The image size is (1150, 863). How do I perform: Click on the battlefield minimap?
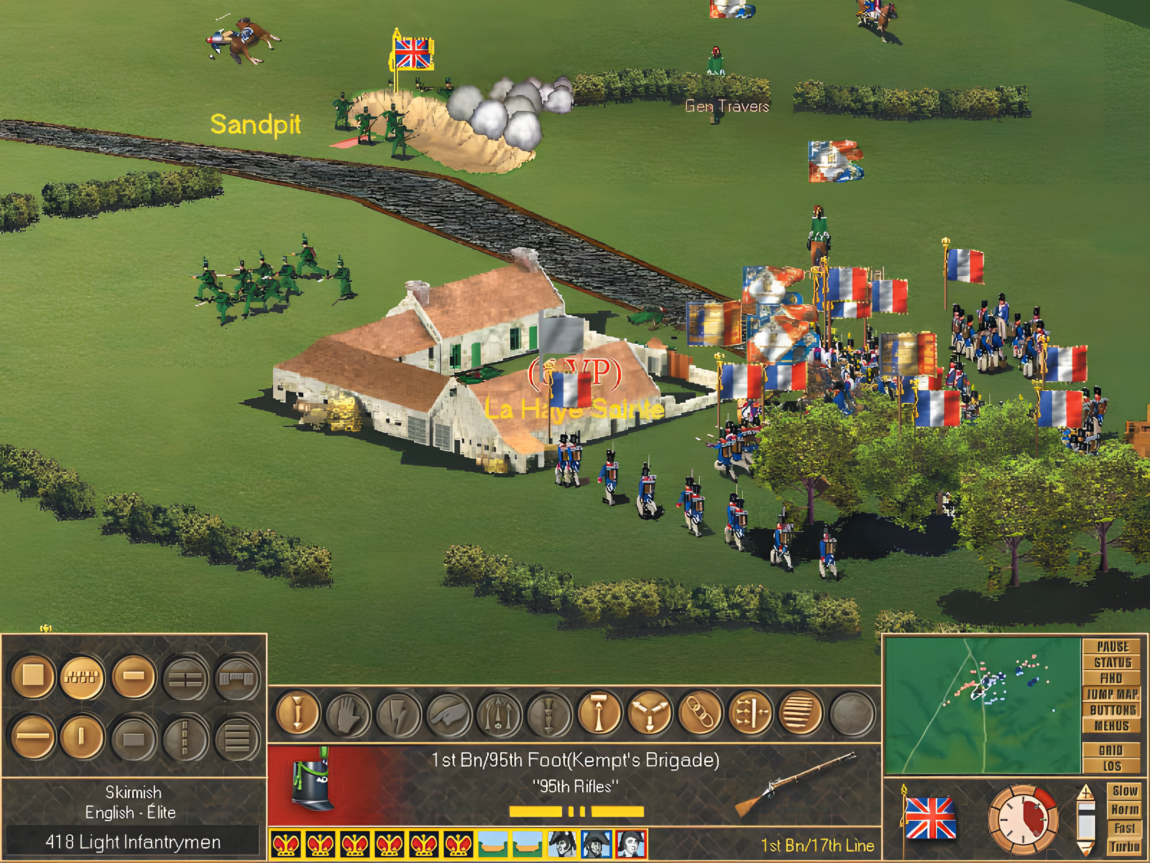tap(980, 704)
